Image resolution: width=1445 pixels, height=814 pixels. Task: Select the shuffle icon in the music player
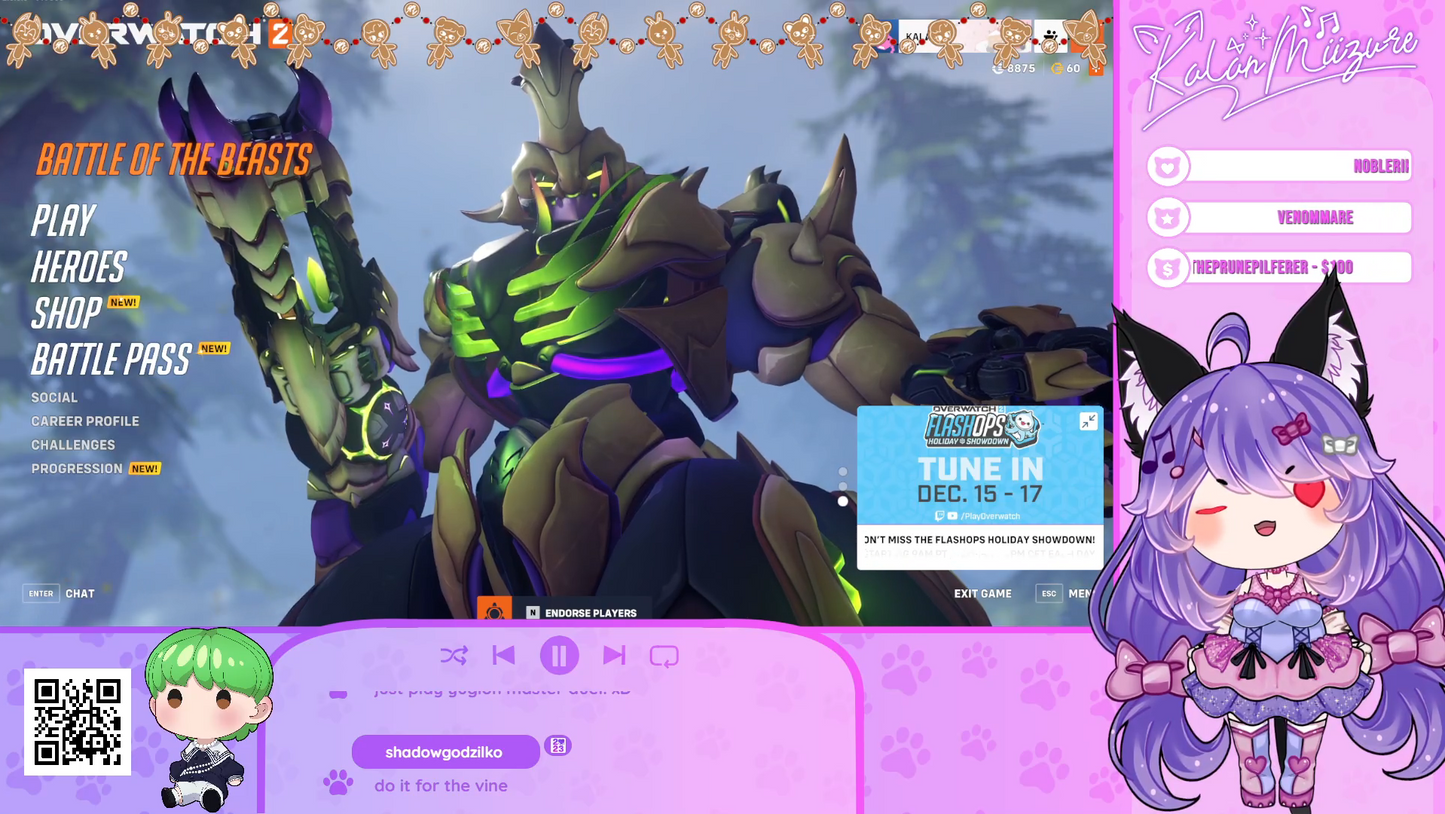(x=455, y=655)
